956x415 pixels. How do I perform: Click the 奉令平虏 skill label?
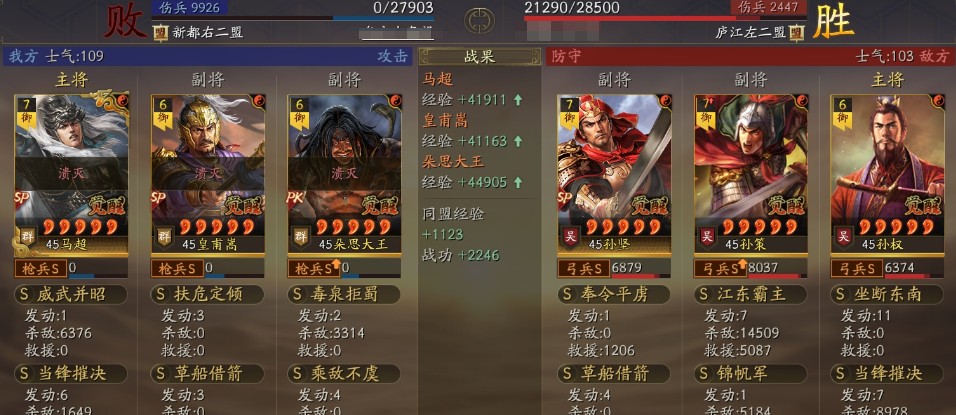[613, 294]
